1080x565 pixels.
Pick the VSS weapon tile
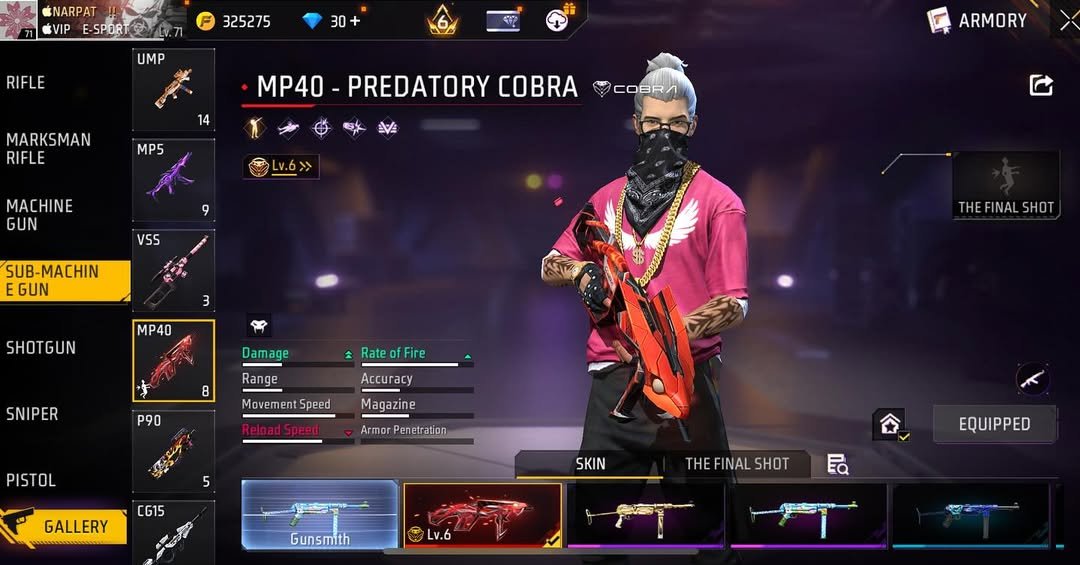coord(173,270)
